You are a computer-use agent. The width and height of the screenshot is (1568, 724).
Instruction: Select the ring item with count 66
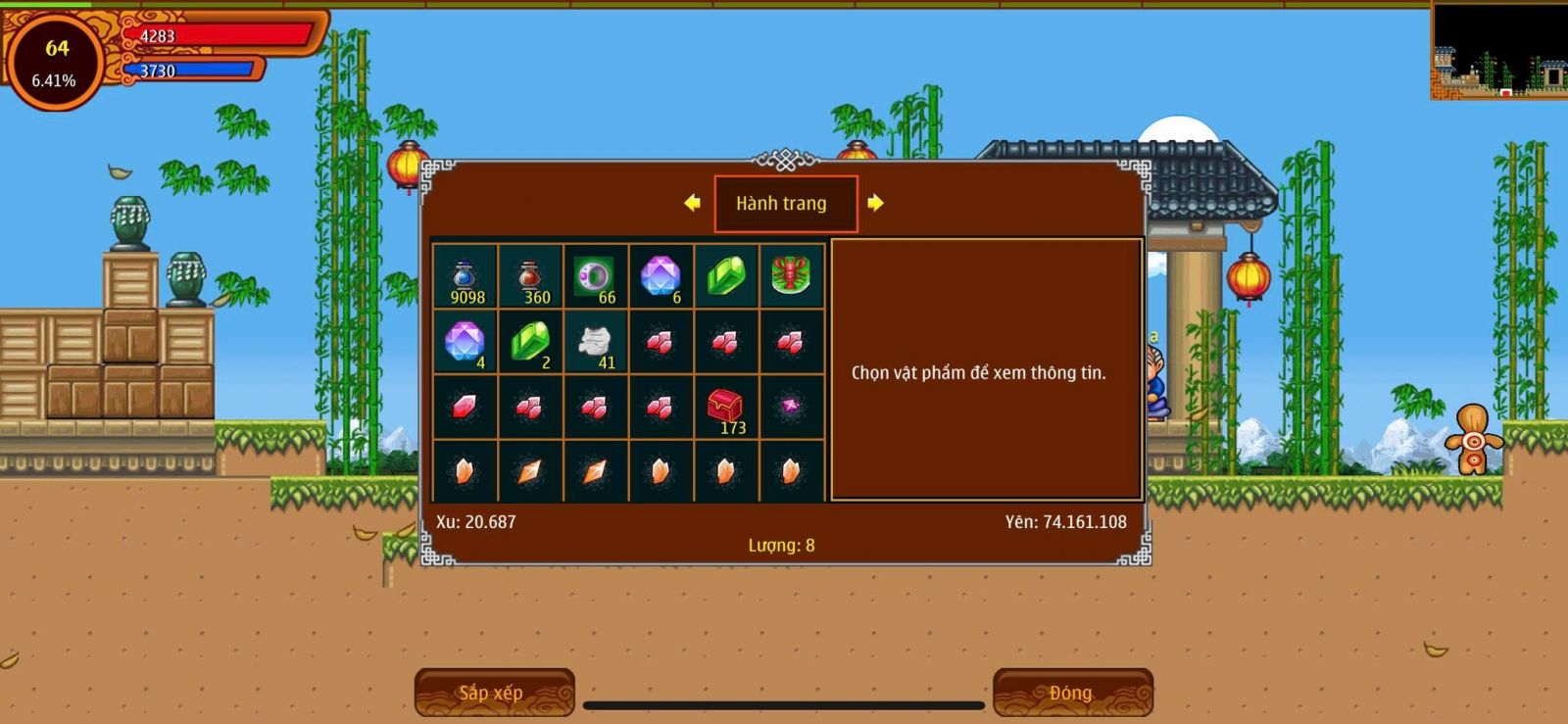(x=595, y=277)
